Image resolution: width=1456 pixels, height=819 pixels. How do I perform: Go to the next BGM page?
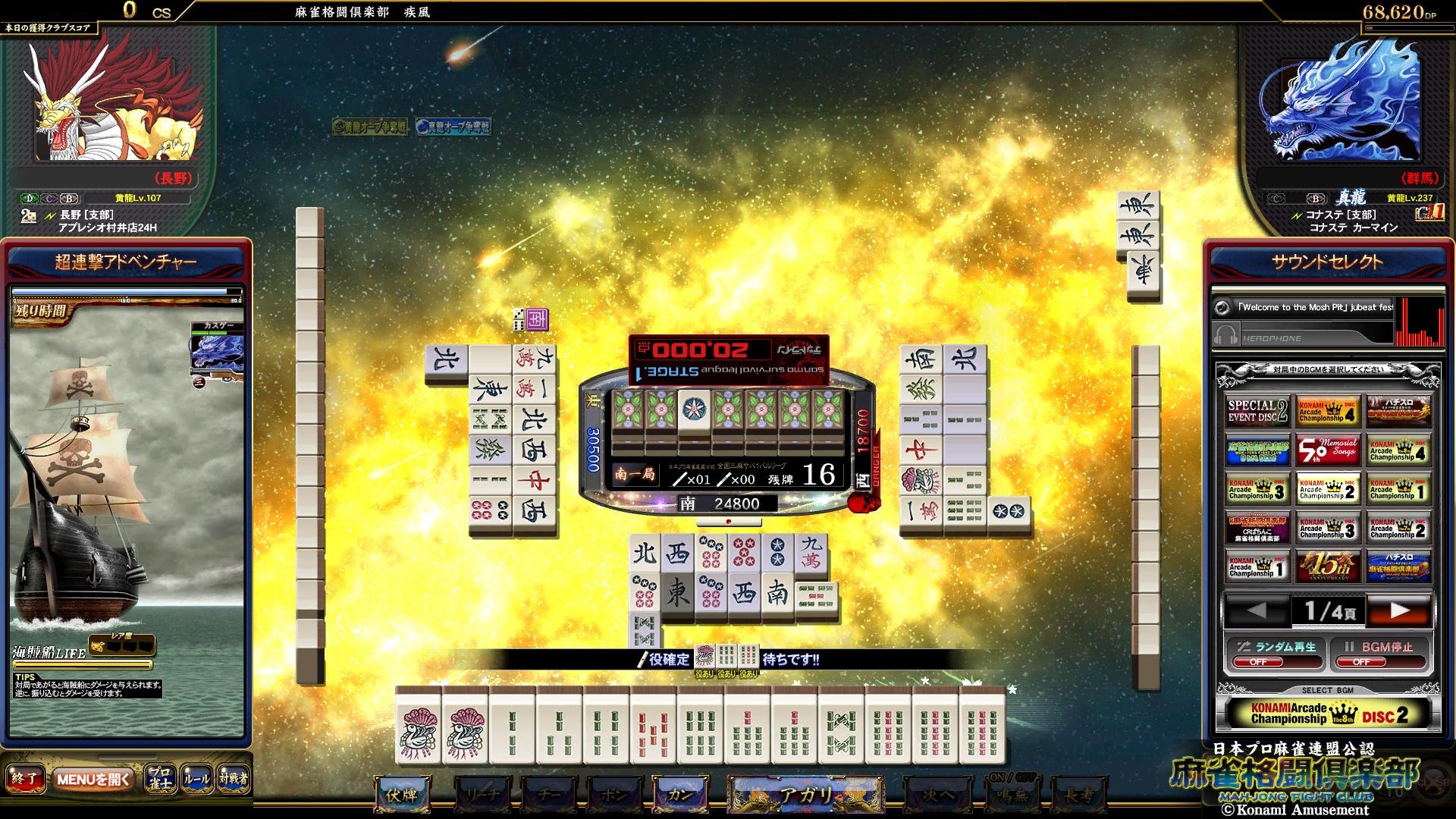pyautogui.click(x=1399, y=610)
